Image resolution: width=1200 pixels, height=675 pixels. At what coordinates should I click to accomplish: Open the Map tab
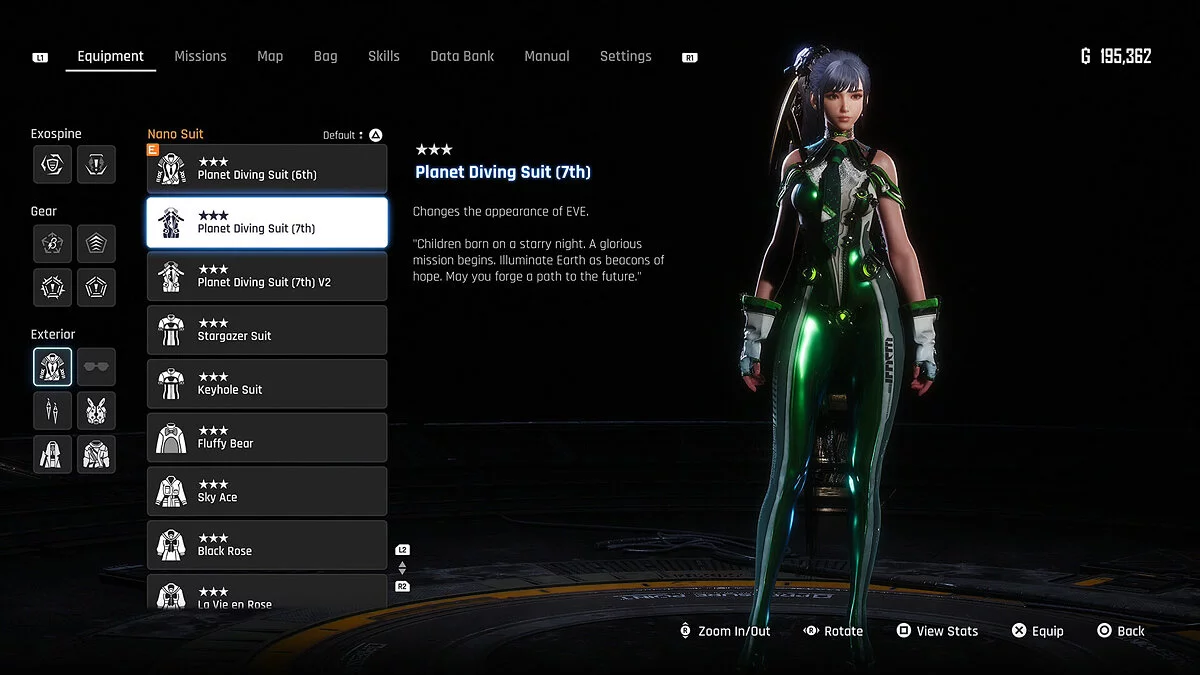pos(270,56)
